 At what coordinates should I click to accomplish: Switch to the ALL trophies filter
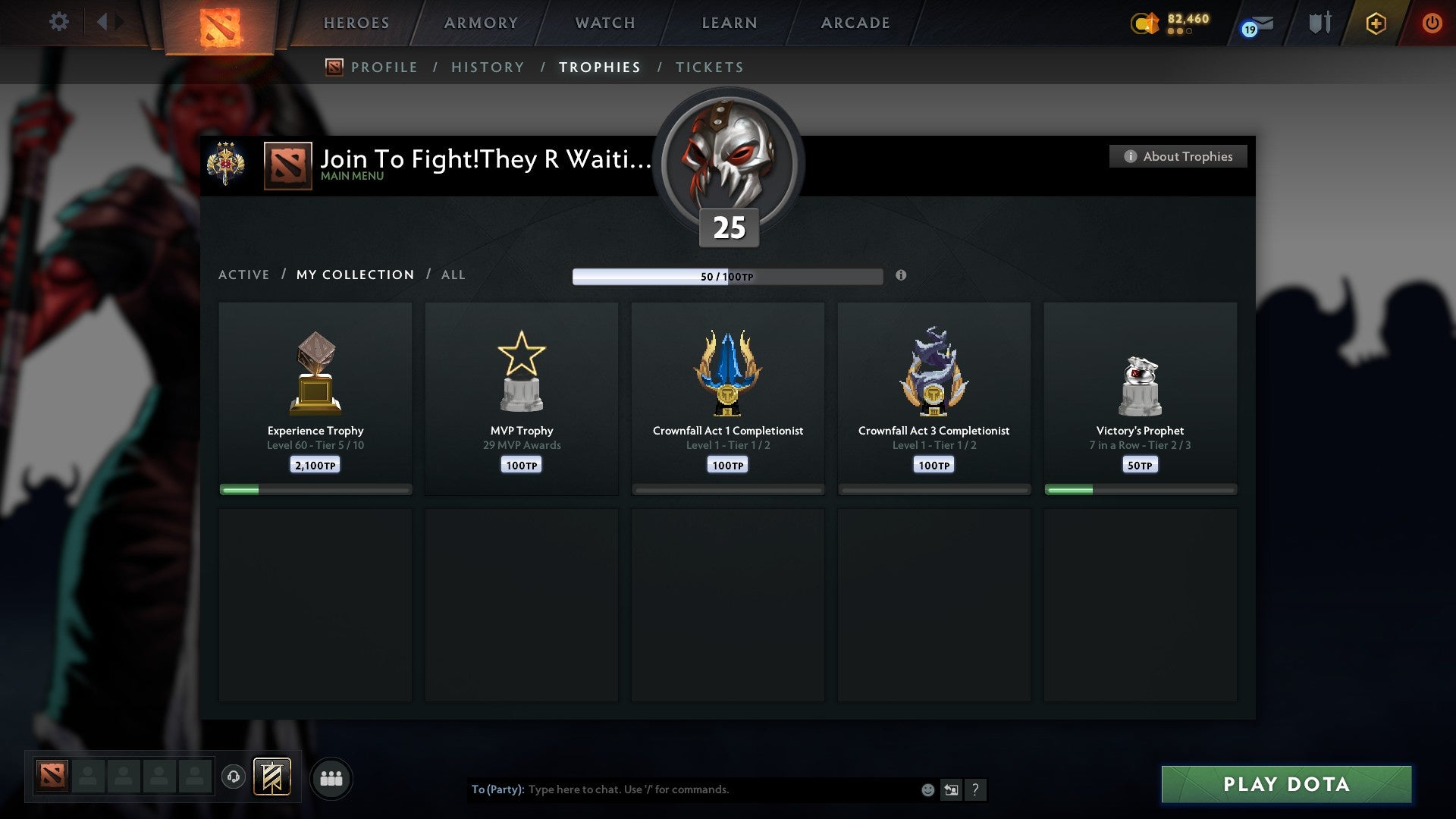click(x=453, y=275)
